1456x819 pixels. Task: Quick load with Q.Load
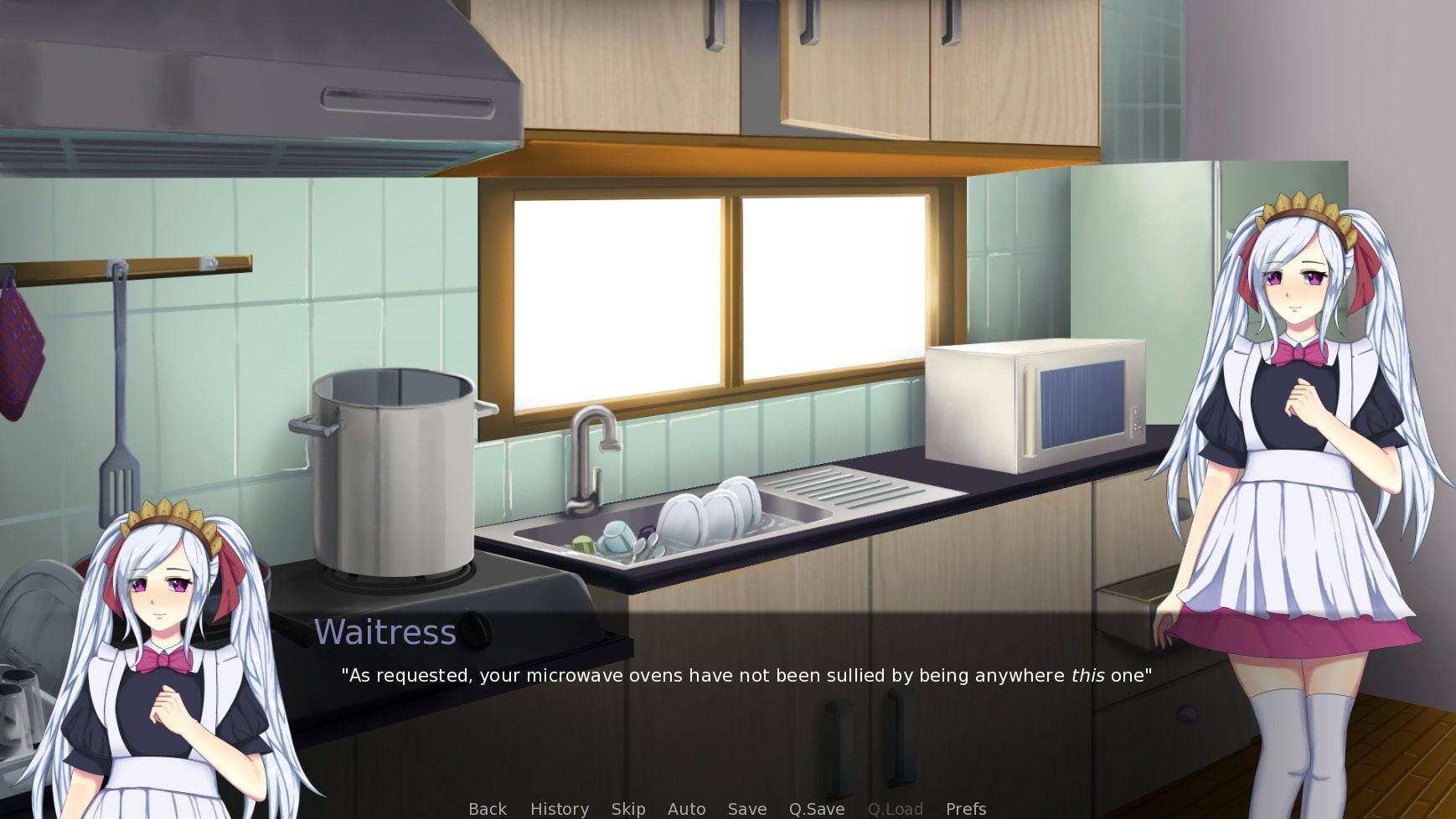[x=896, y=808]
